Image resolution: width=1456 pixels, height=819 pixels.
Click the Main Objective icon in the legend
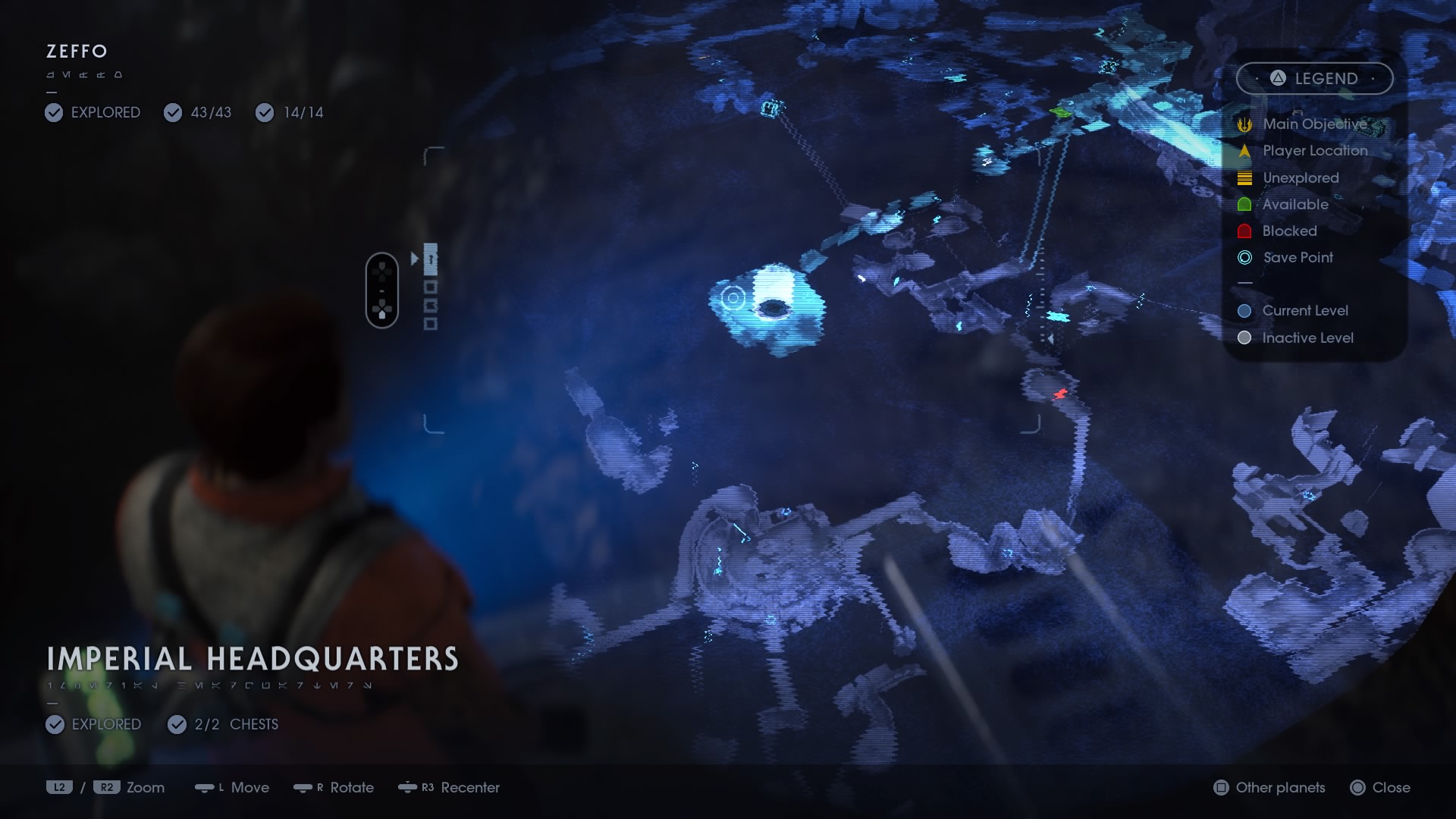1243,124
